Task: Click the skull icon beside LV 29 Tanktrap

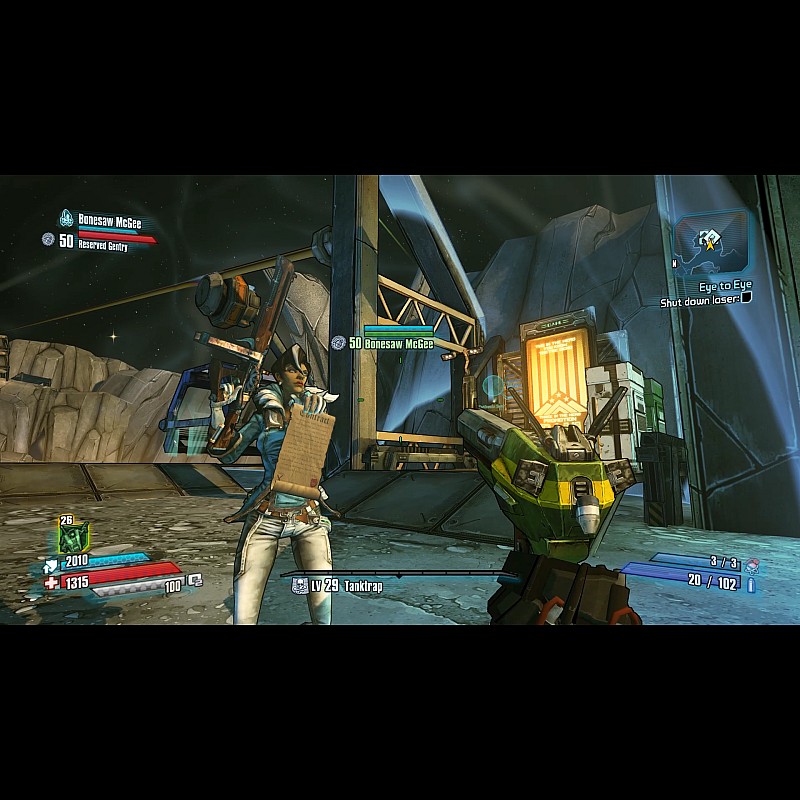Action: click(298, 587)
